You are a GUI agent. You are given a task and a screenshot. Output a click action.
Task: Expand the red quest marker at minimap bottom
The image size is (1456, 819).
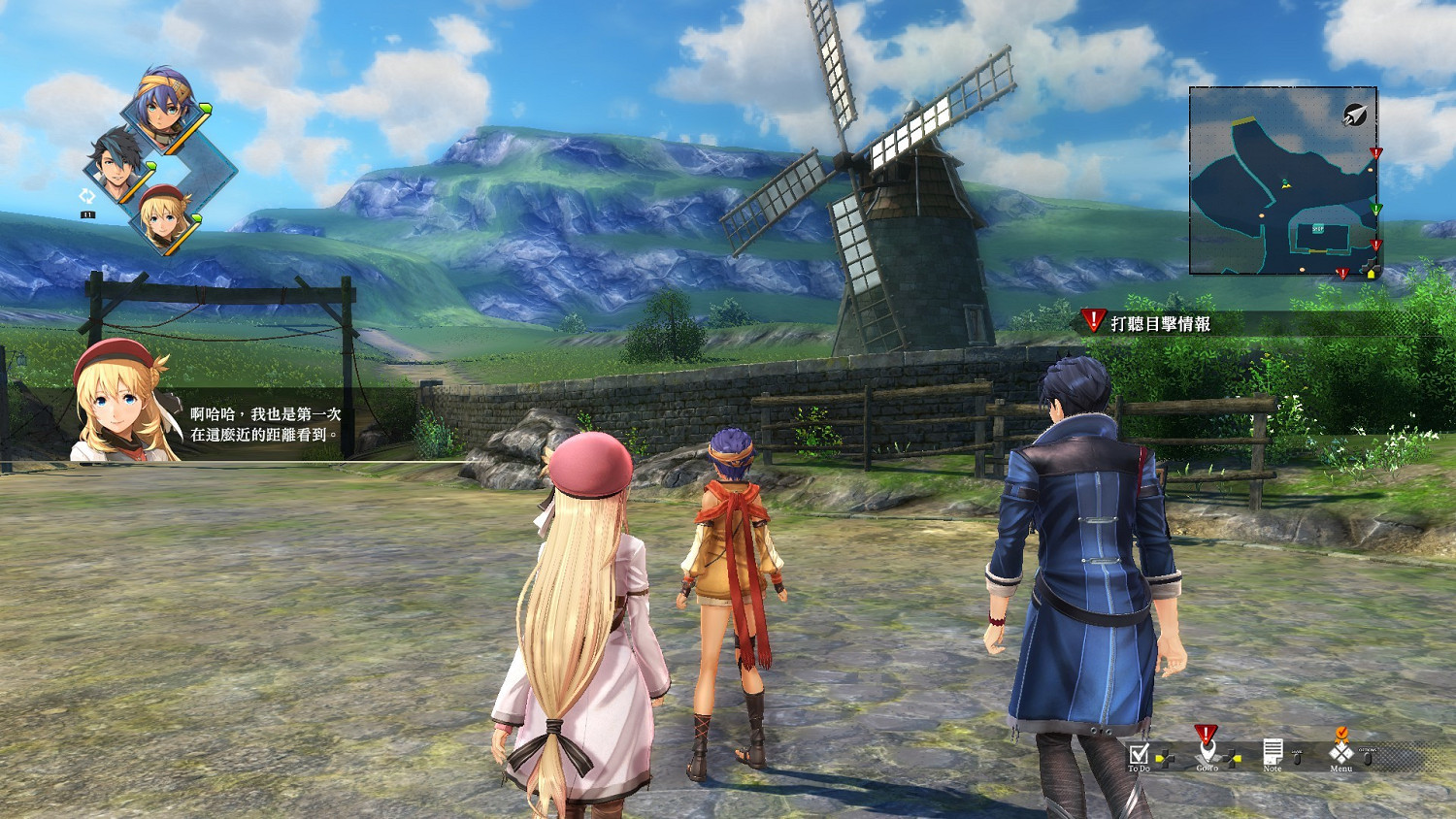[x=1343, y=273]
